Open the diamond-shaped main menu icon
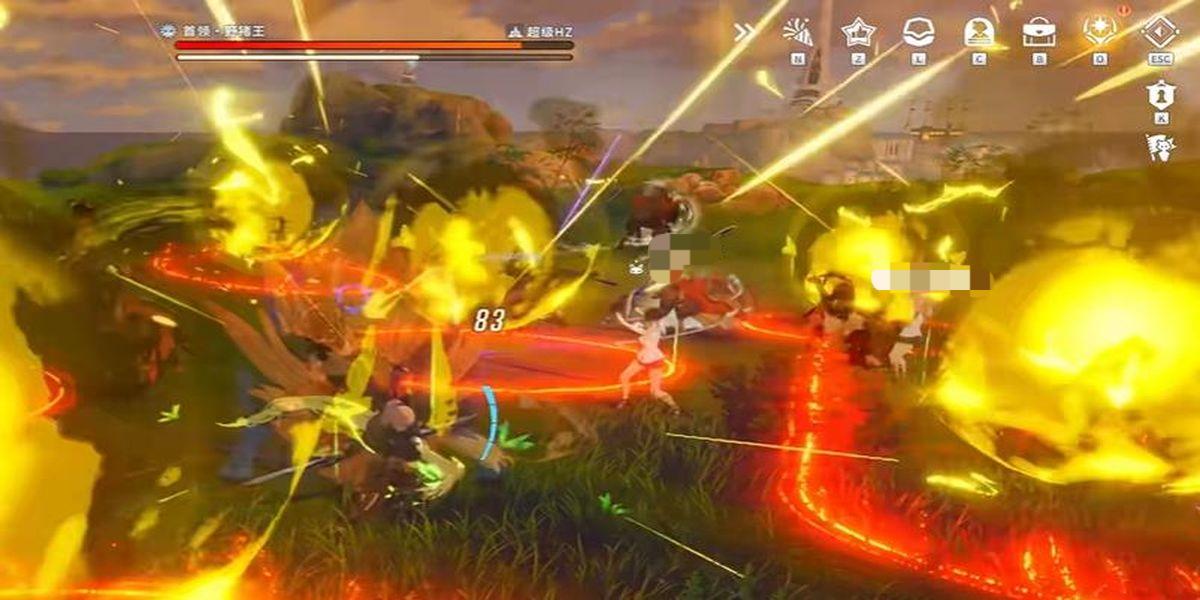 point(1160,30)
